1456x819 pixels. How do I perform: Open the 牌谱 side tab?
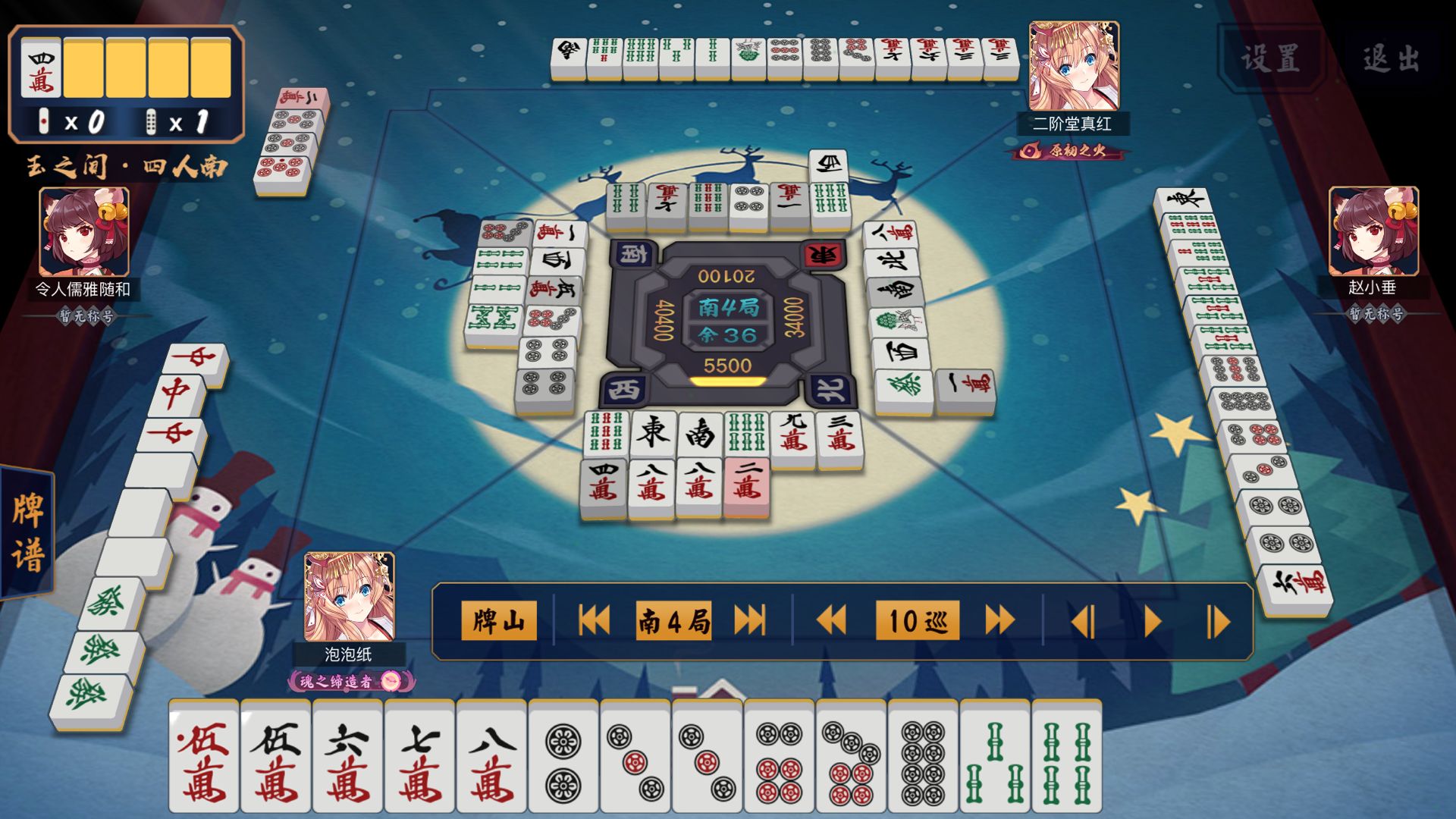tap(28, 532)
